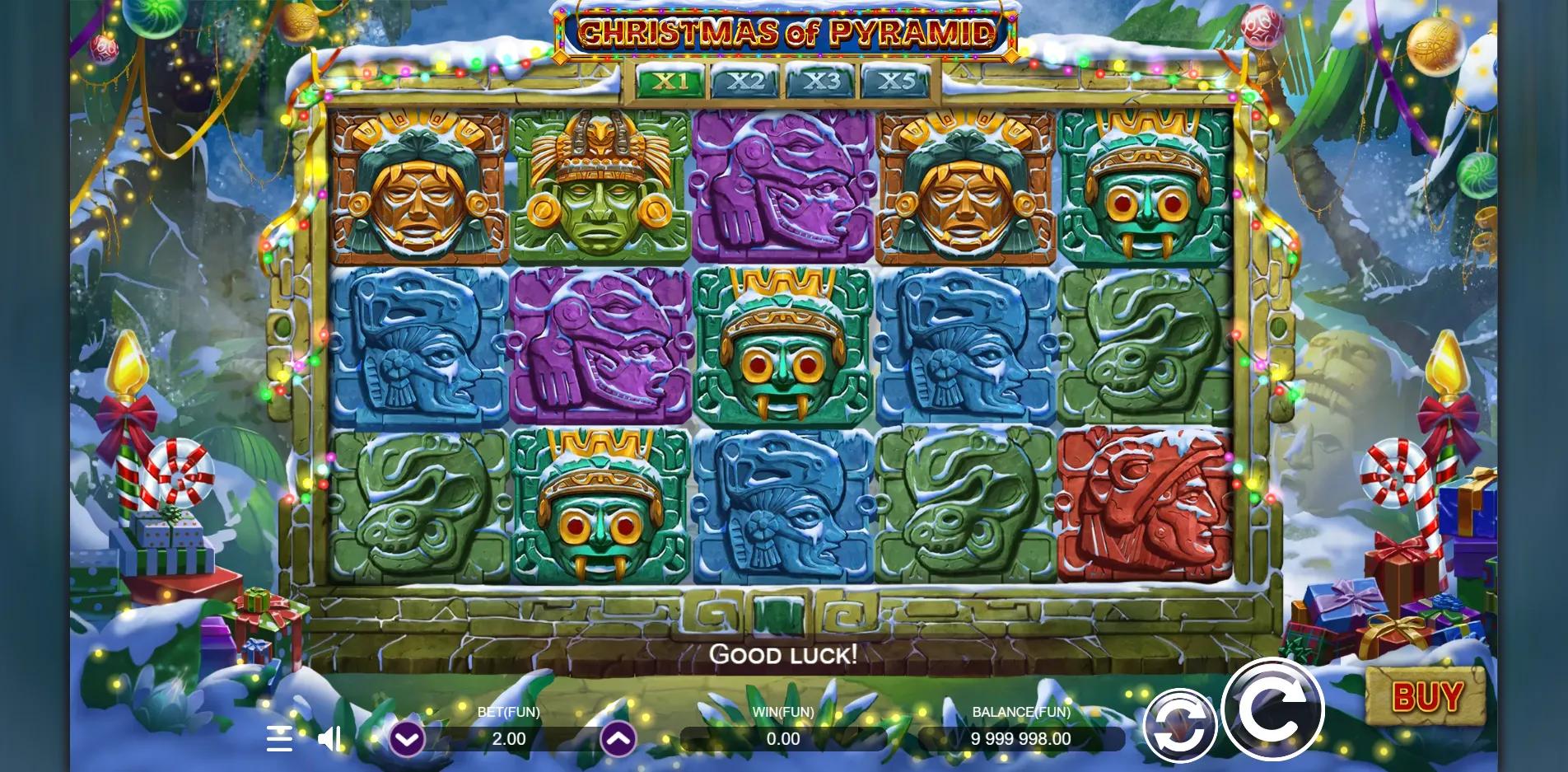This screenshot has width=1568, height=772.
Task: Click the BALANCE(FUN) value display
Action: coord(1020,739)
